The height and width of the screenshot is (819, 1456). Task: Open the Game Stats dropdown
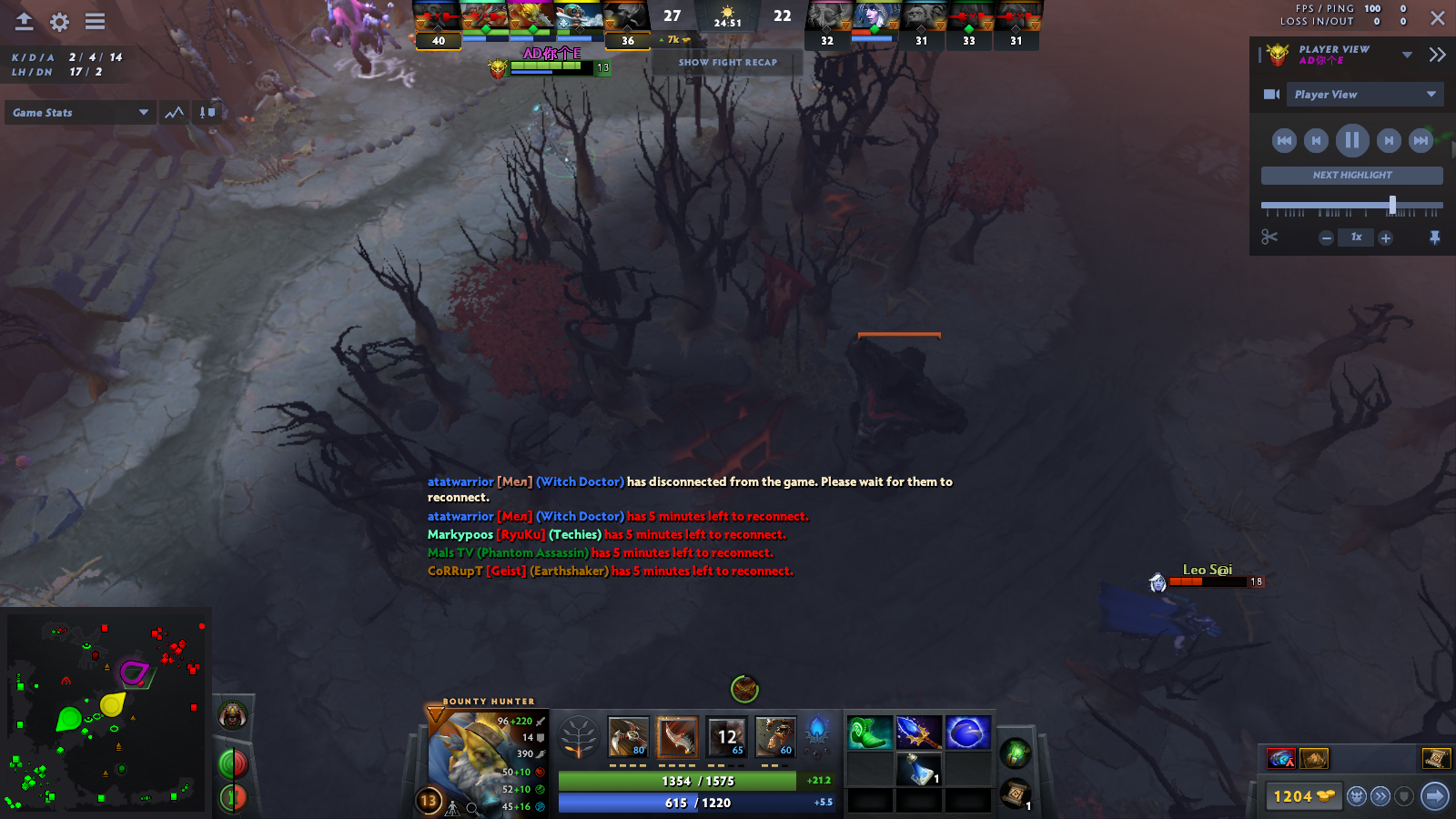[x=79, y=112]
